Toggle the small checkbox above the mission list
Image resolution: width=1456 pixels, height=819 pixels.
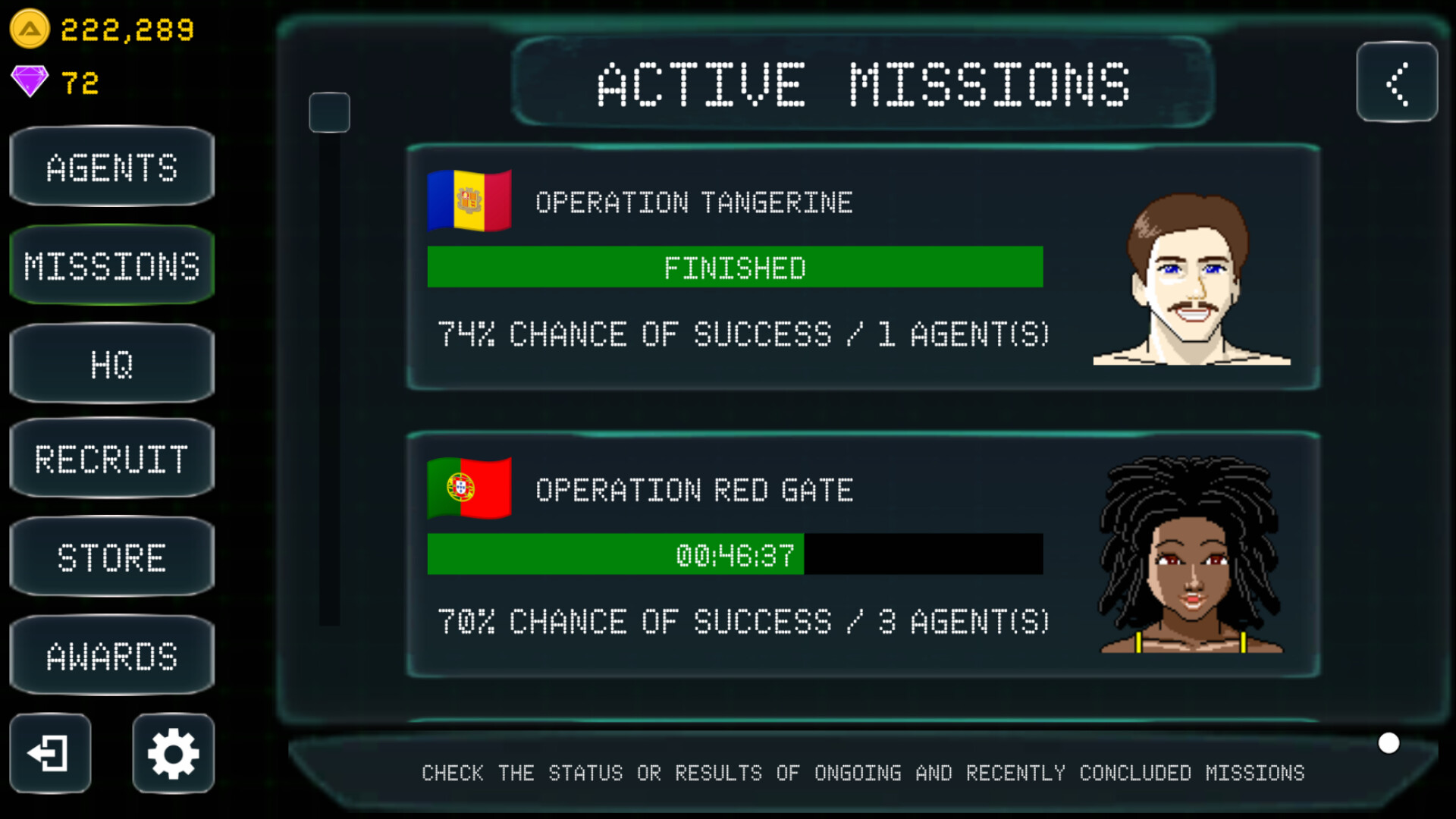coord(330,112)
